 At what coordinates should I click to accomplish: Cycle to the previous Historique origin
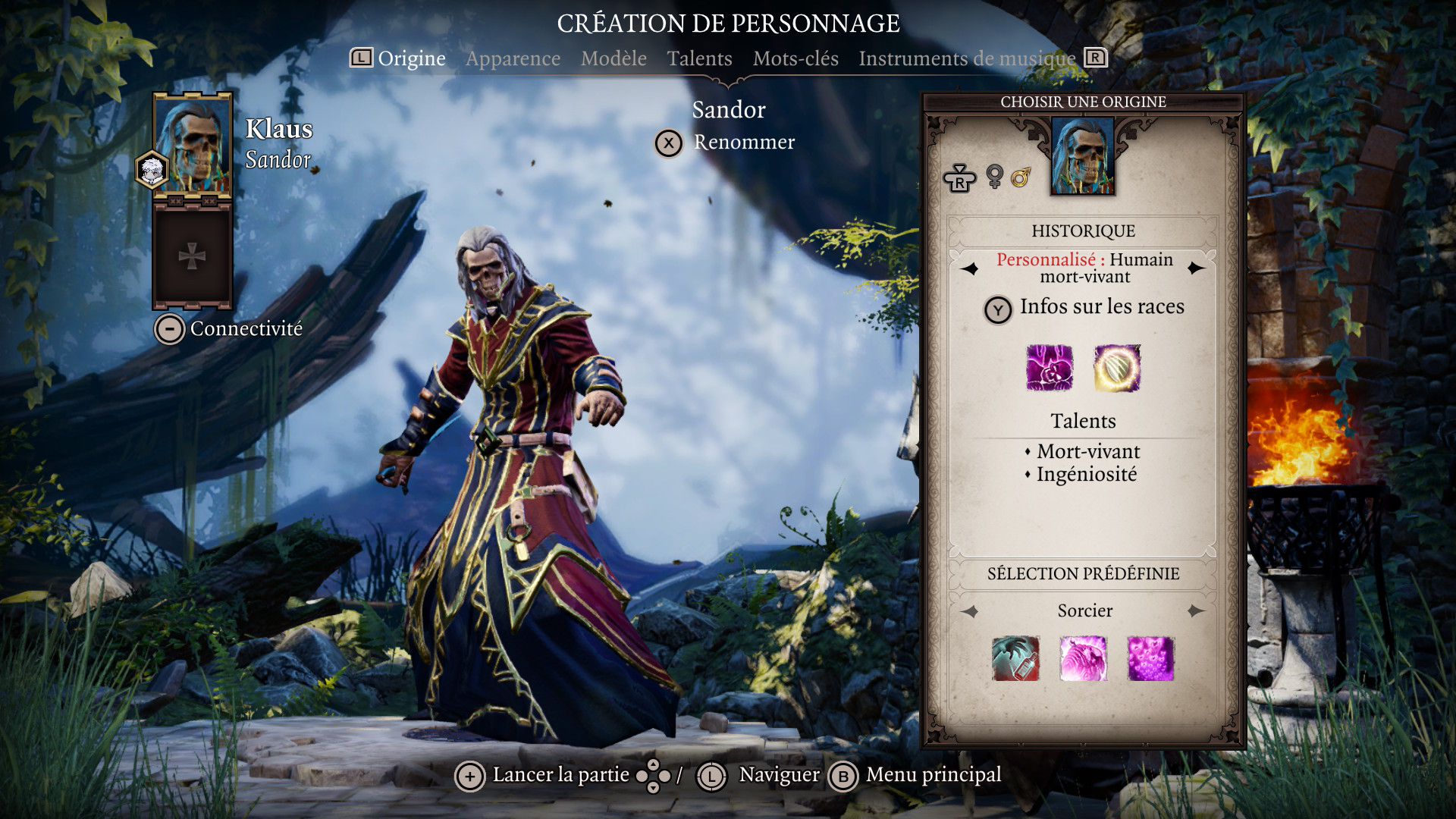click(970, 268)
